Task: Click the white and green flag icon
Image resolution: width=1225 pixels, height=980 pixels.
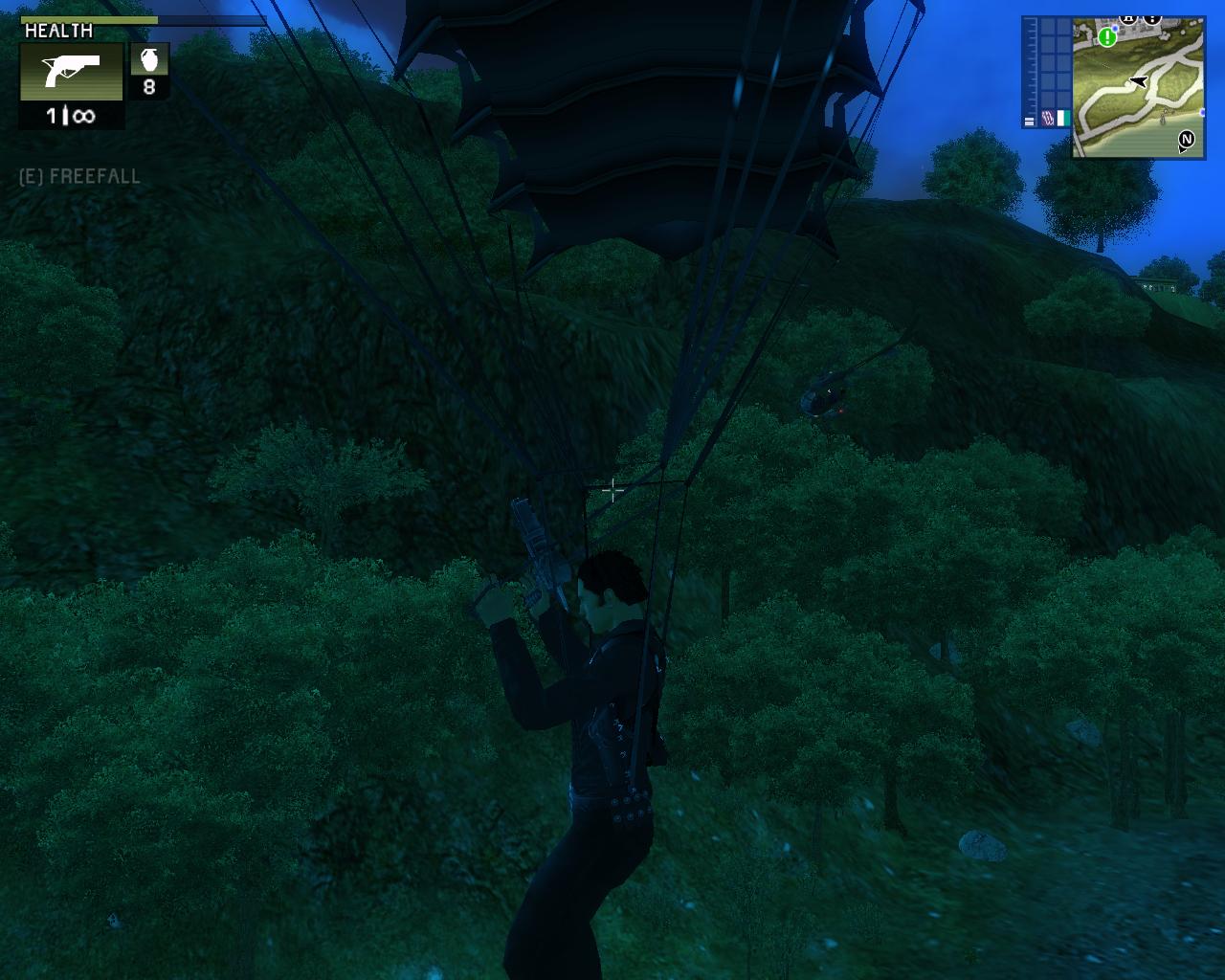Action: (x=1061, y=118)
